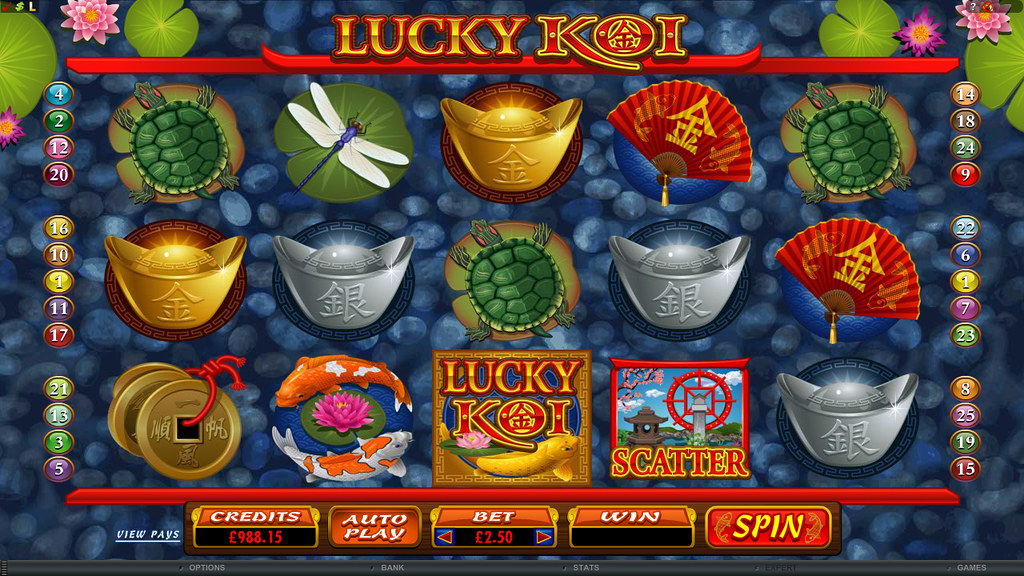Image resolution: width=1024 pixels, height=576 pixels.
Task: Increase the bet with the right arrow
Action: click(544, 537)
